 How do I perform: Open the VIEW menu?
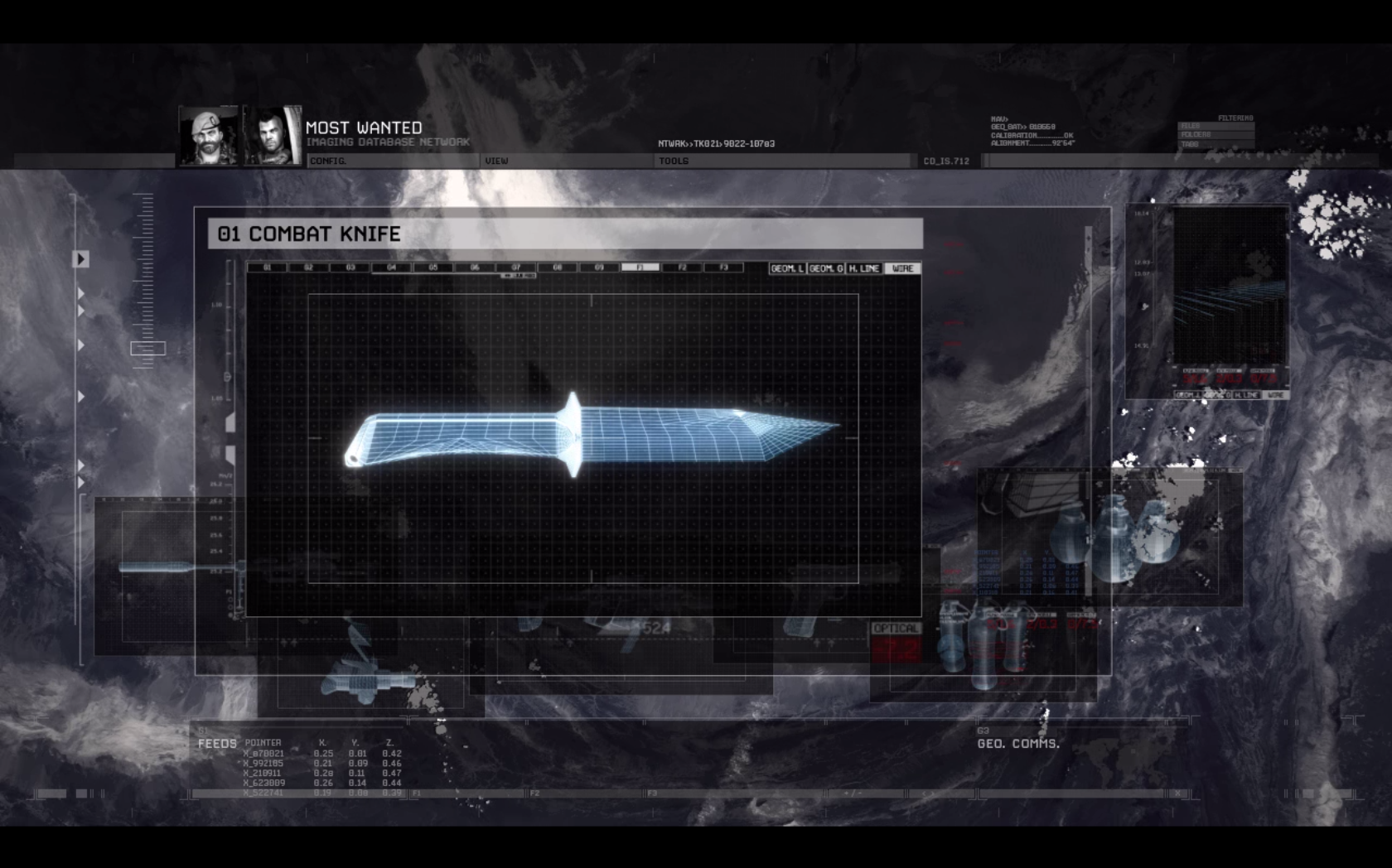click(495, 161)
